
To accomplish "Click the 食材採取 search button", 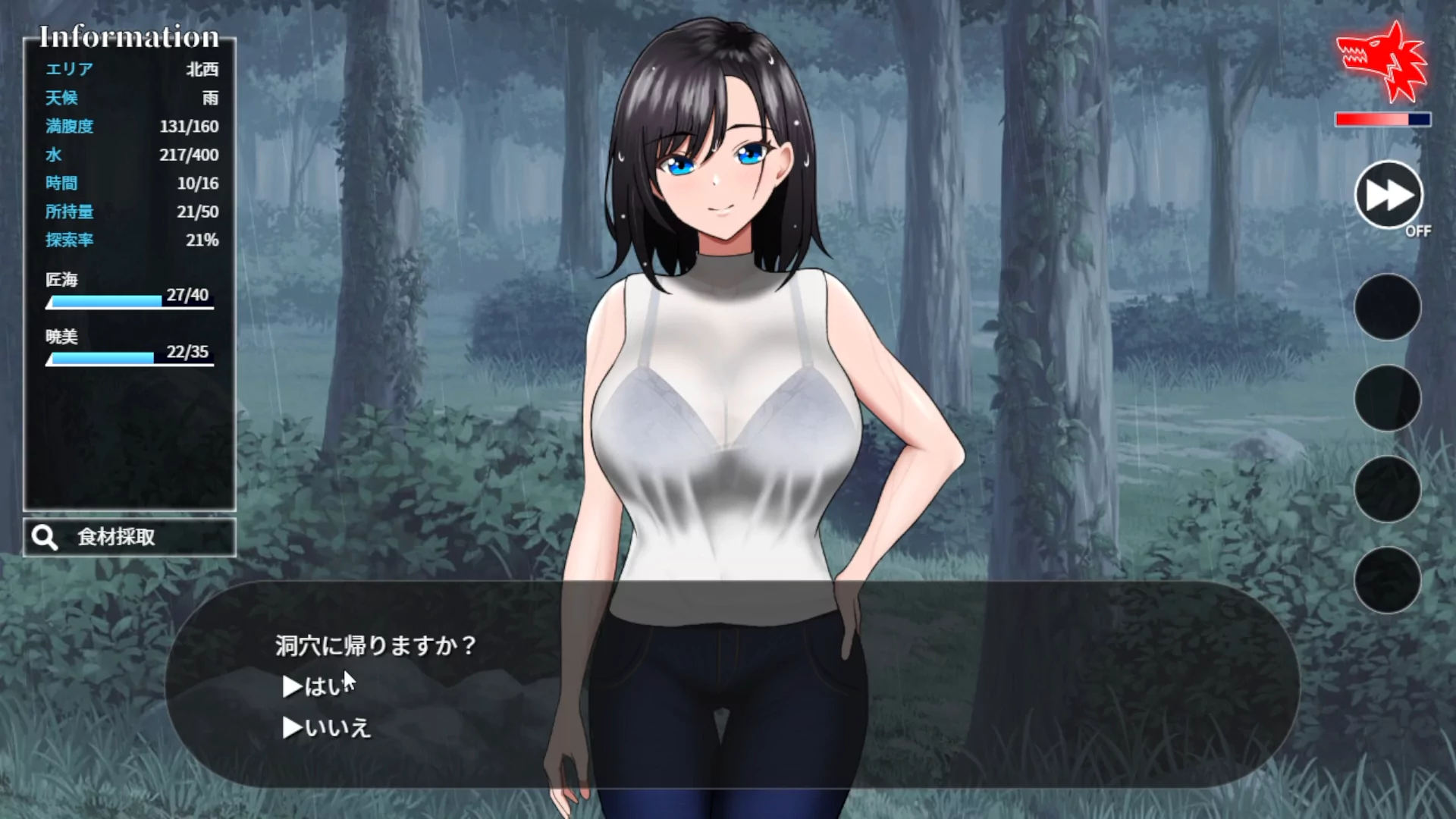I will point(130,538).
